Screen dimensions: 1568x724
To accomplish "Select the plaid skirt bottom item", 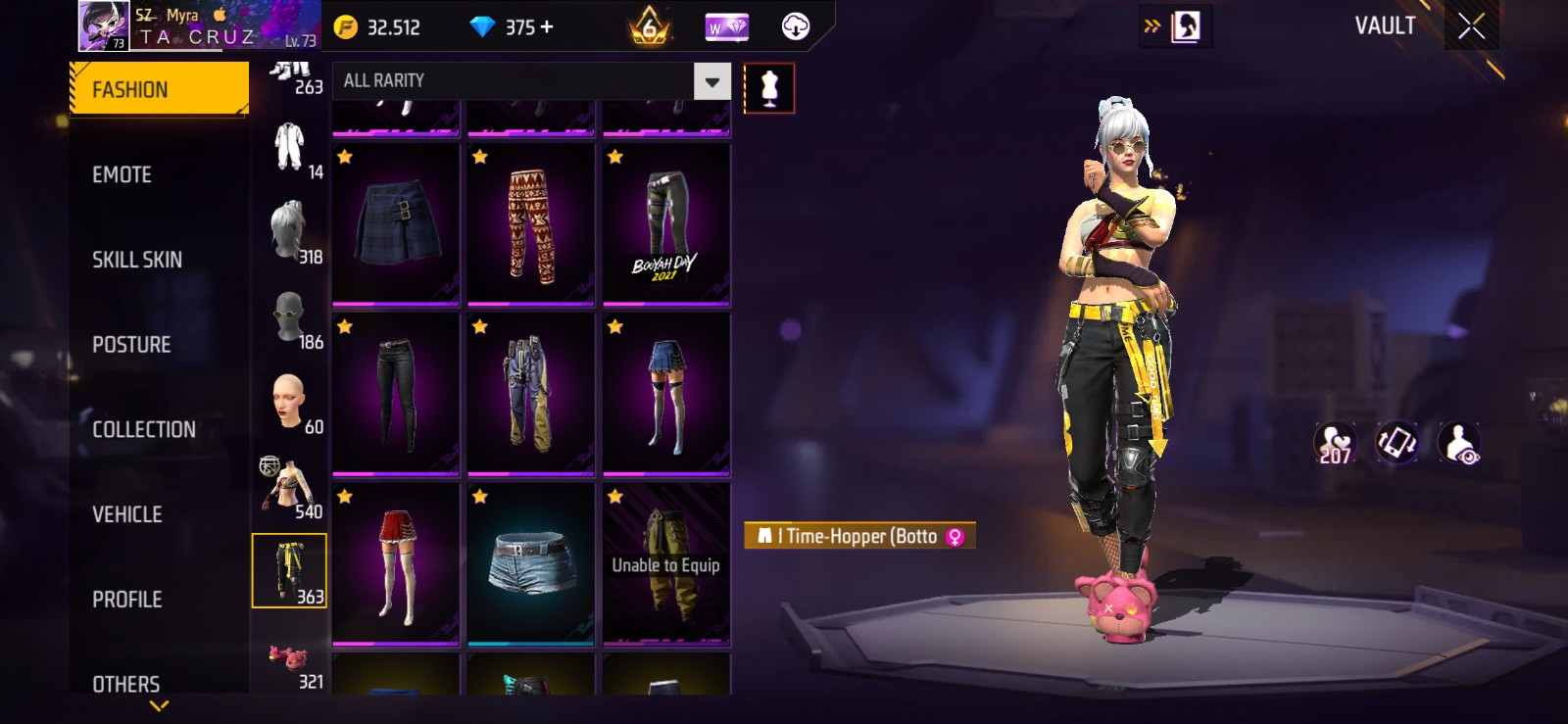I will (x=396, y=224).
